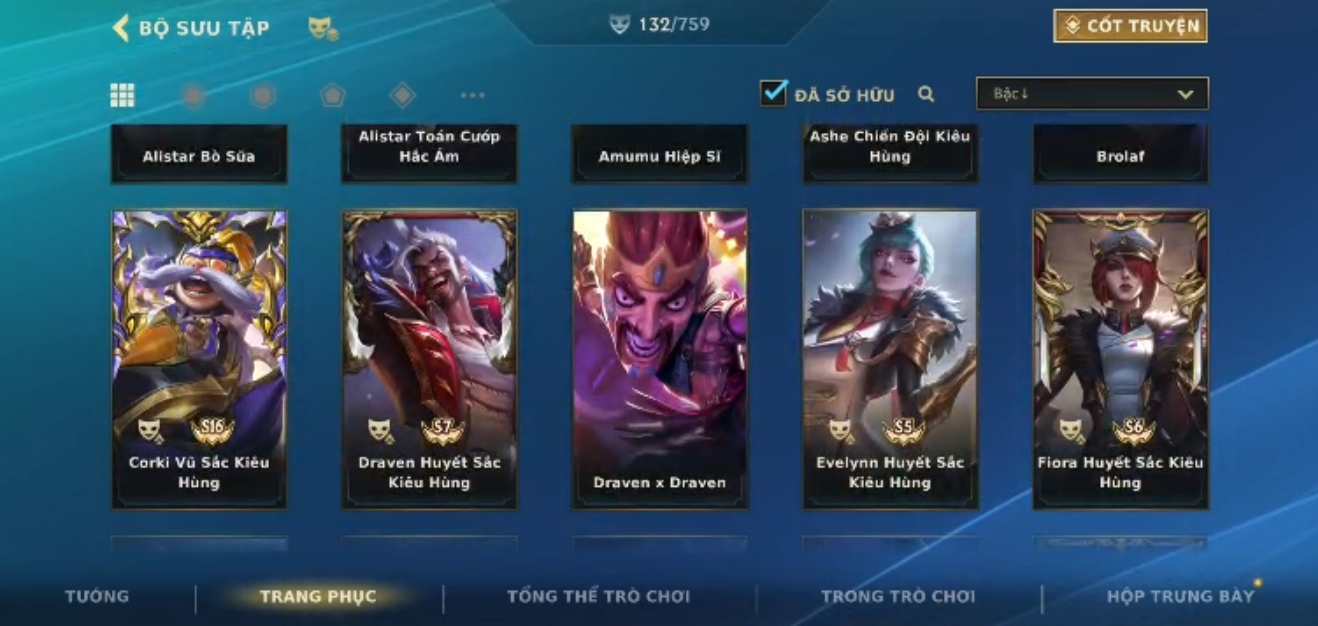The height and width of the screenshot is (626, 1318).
Task: Select the grid view filter icon
Action: pyautogui.click(x=122, y=95)
